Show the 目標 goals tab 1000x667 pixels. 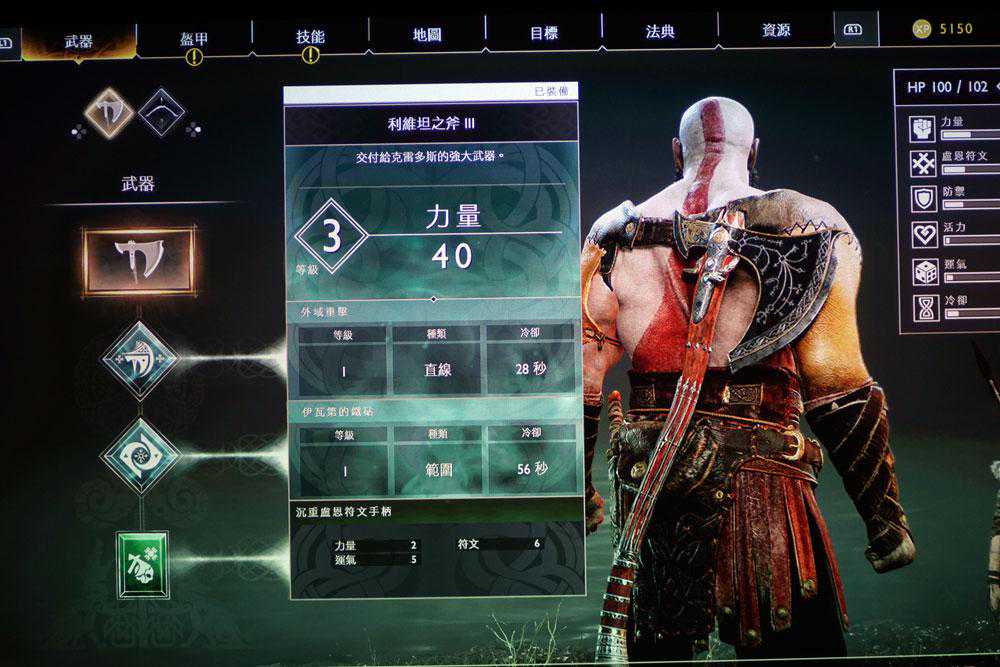544,33
